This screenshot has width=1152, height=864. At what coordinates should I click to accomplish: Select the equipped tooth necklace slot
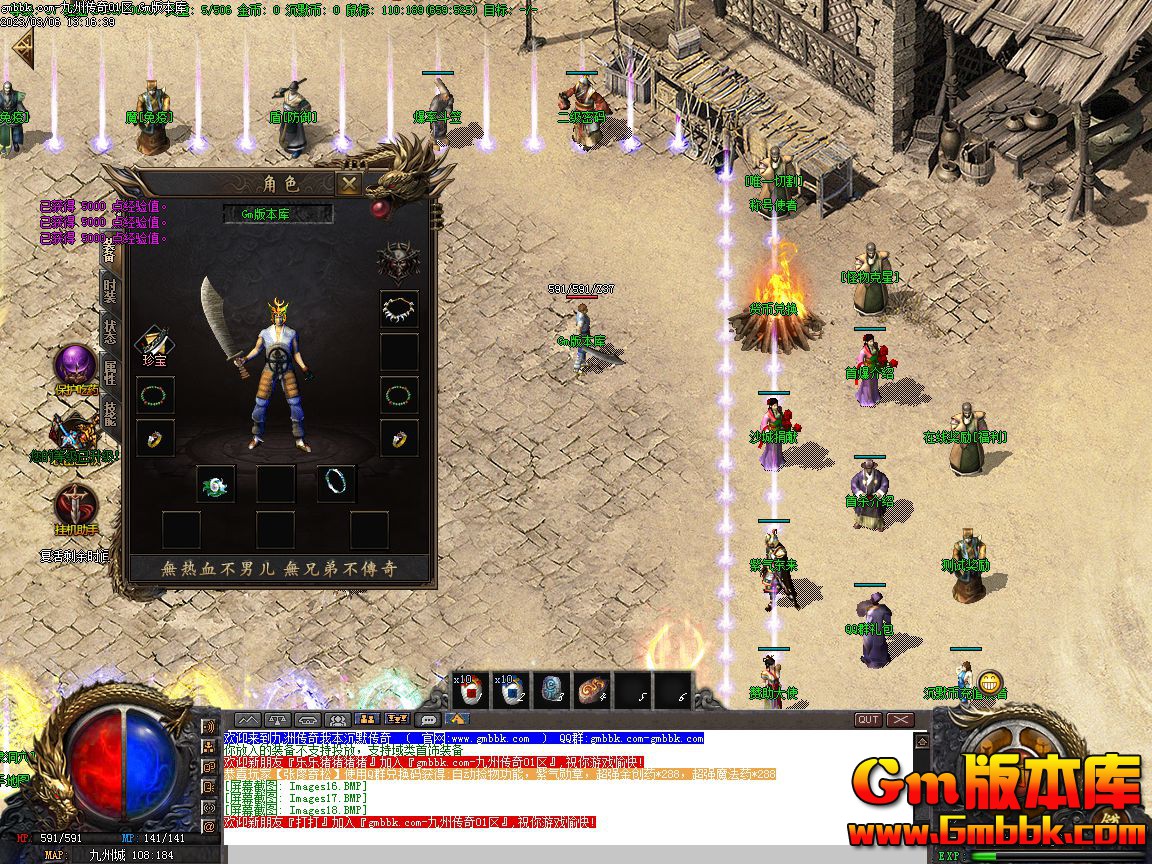click(399, 310)
